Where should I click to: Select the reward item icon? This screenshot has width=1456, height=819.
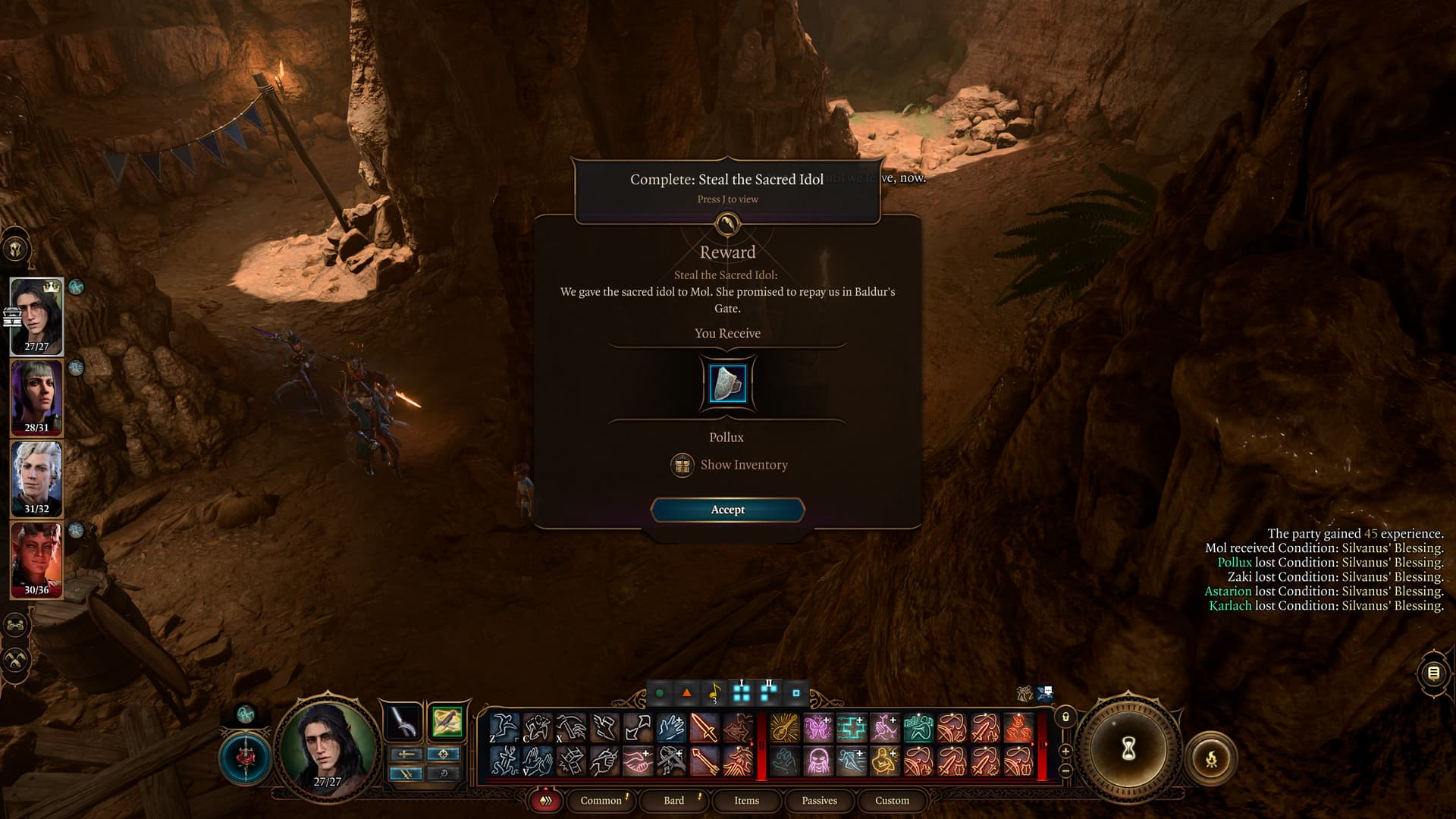click(727, 383)
